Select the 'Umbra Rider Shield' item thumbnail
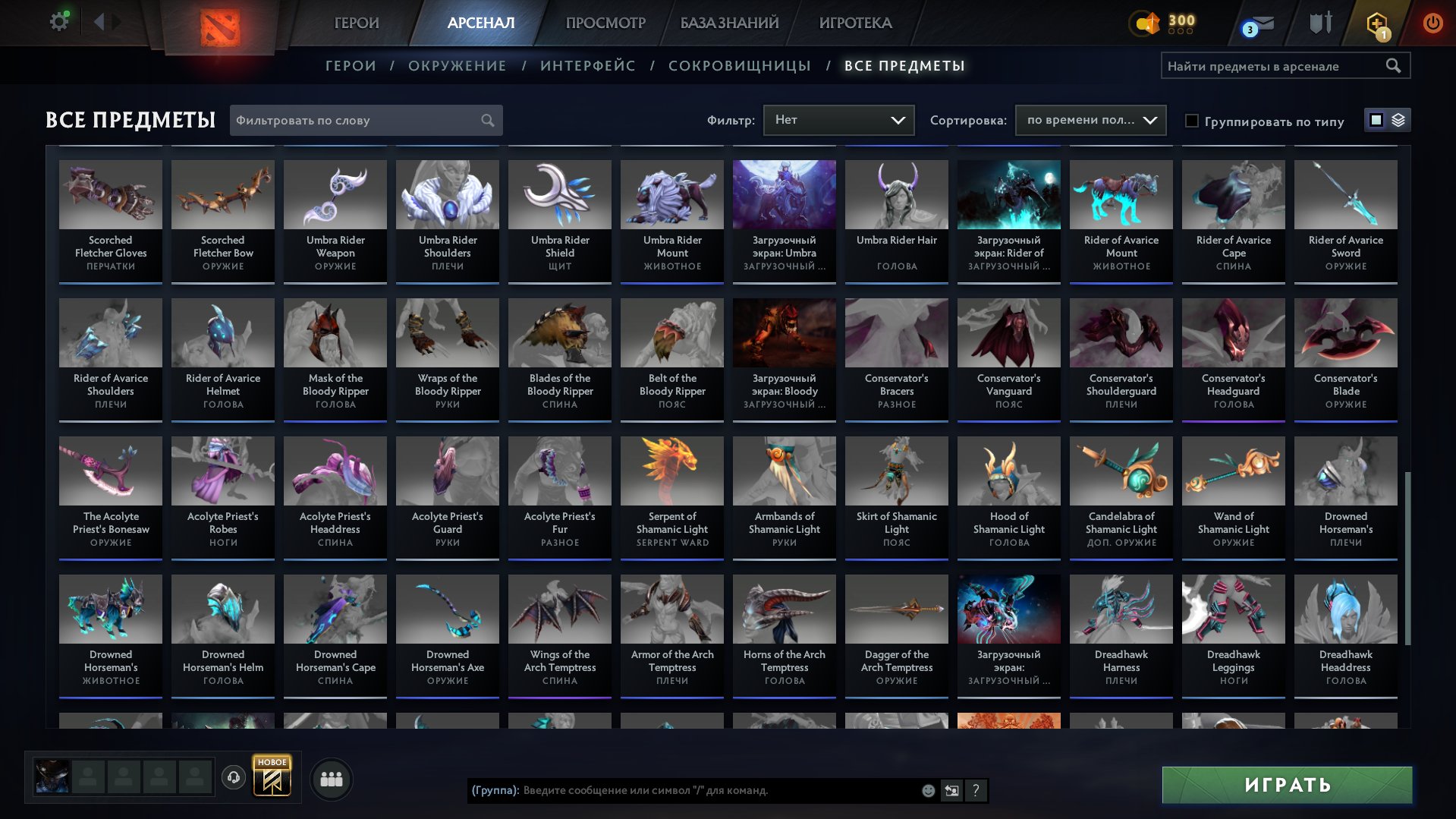Screen dimensions: 1456x819 (559, 194)
